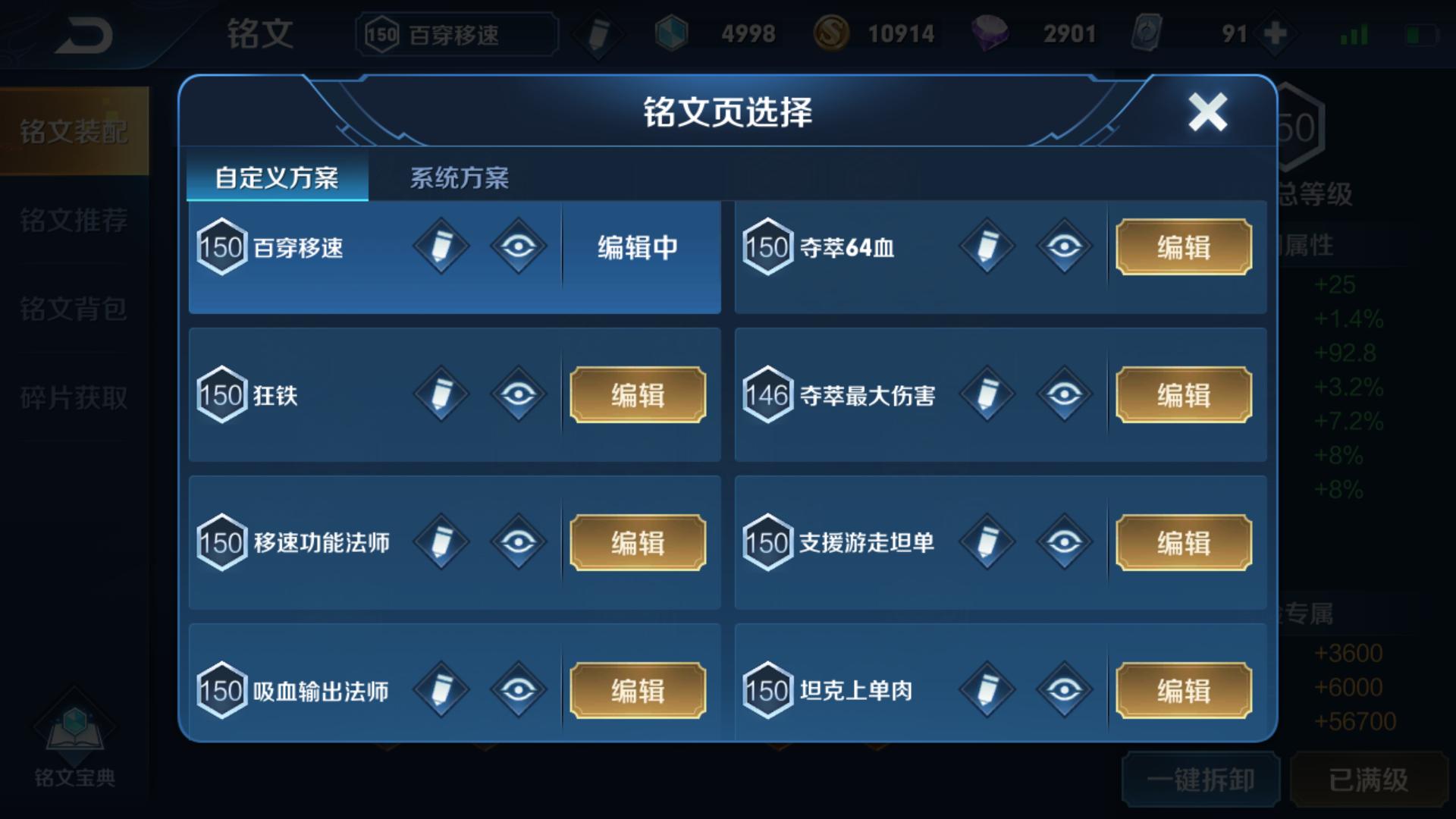Select the rename pencil icon for 百穿移速
The image size is (1456, 819).
[441, 246]
